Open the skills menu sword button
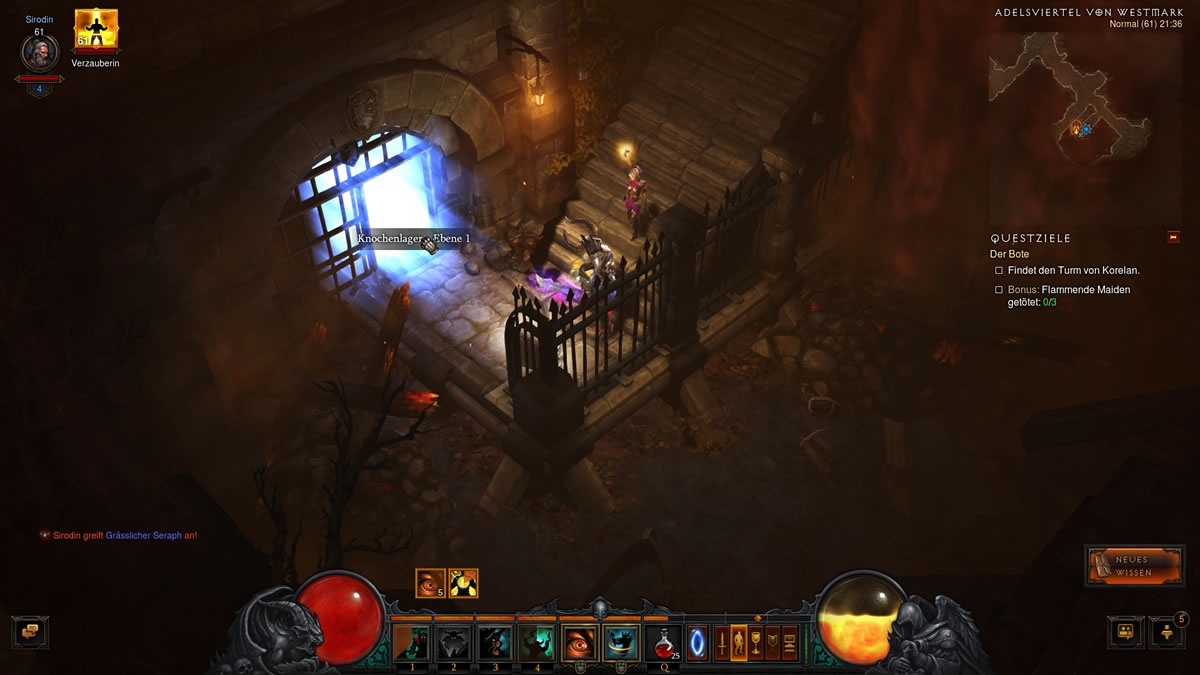 click(722, 641)
